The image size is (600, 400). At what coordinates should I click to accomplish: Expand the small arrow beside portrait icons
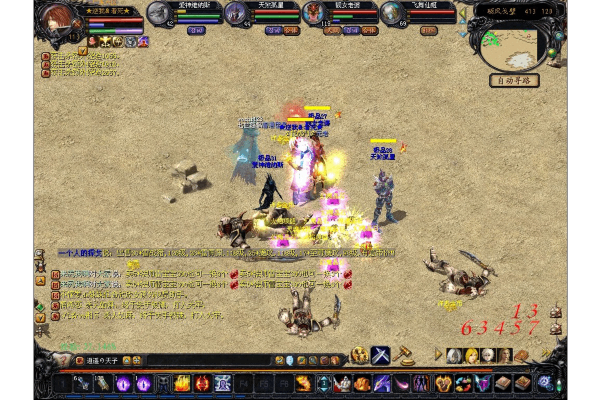tap(438, 355)
